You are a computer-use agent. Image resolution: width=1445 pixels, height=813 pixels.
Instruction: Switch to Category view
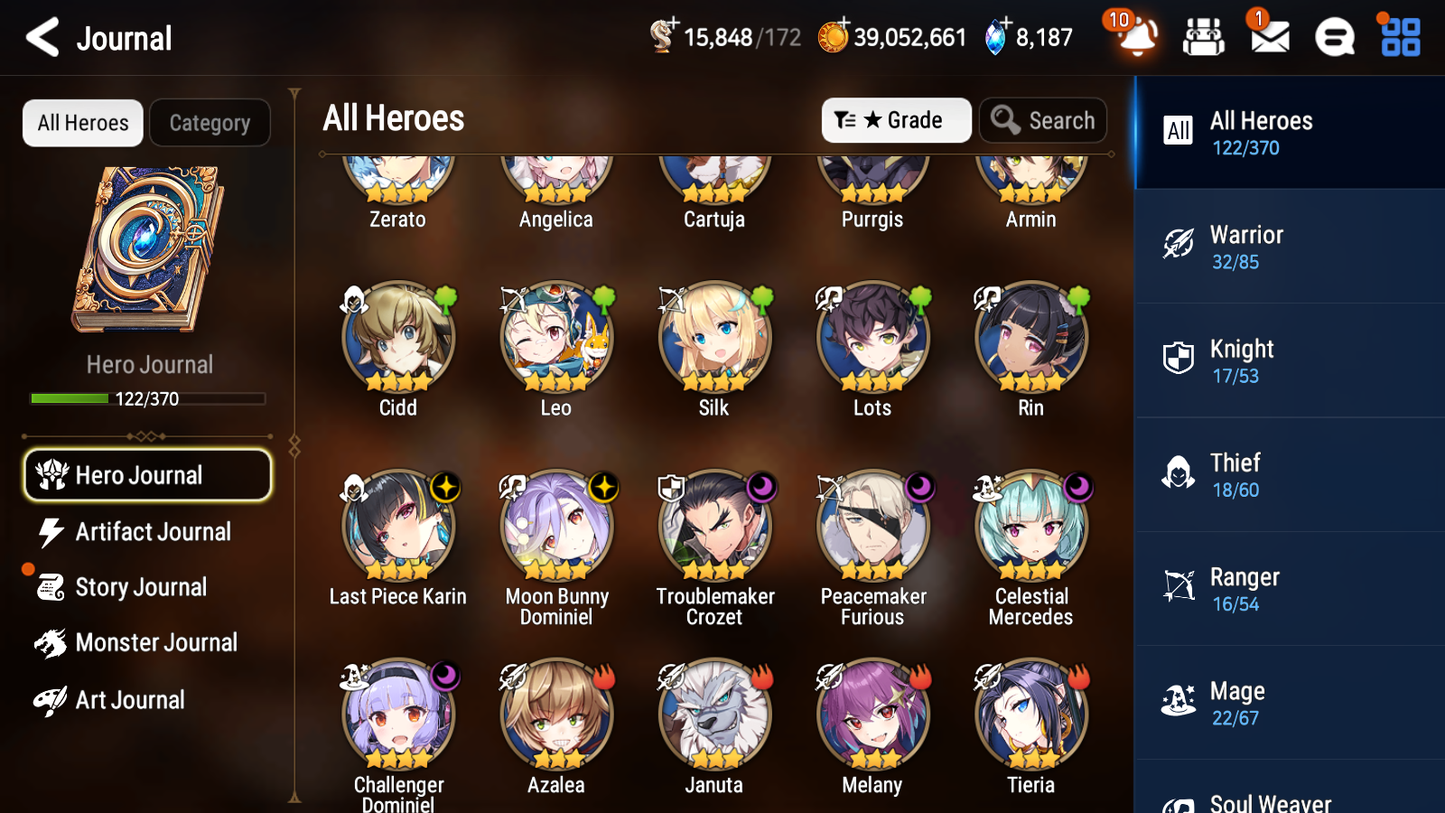(x=210, y=122)
